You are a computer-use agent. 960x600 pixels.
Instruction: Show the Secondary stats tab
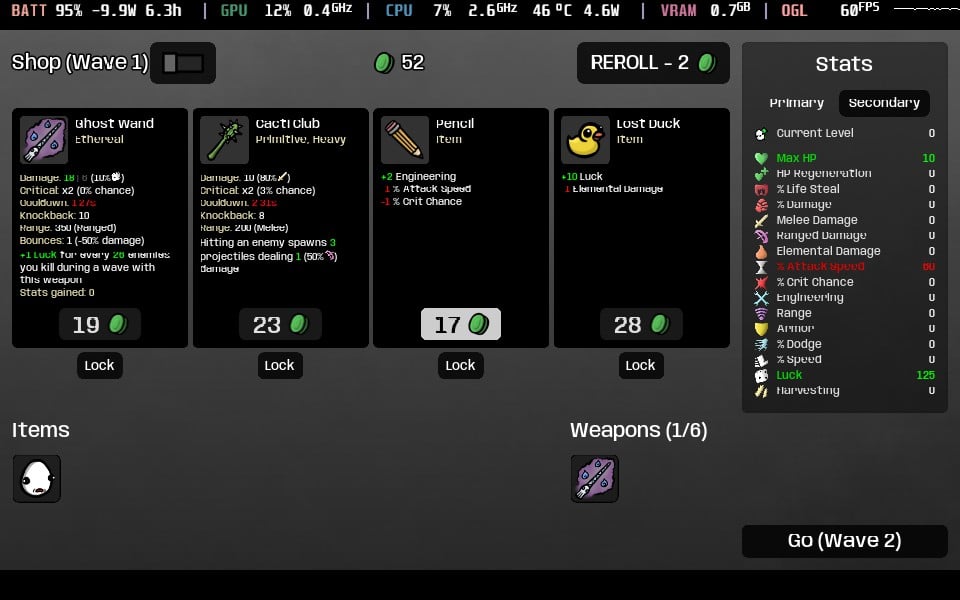point(884,103)
